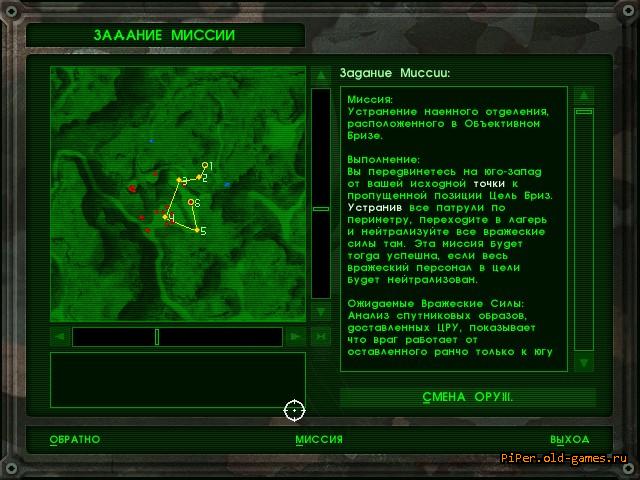The height and width of the screenshot is (480, 640).
Task: Click the map's bottom-right corner button
Action: [320, 337]
